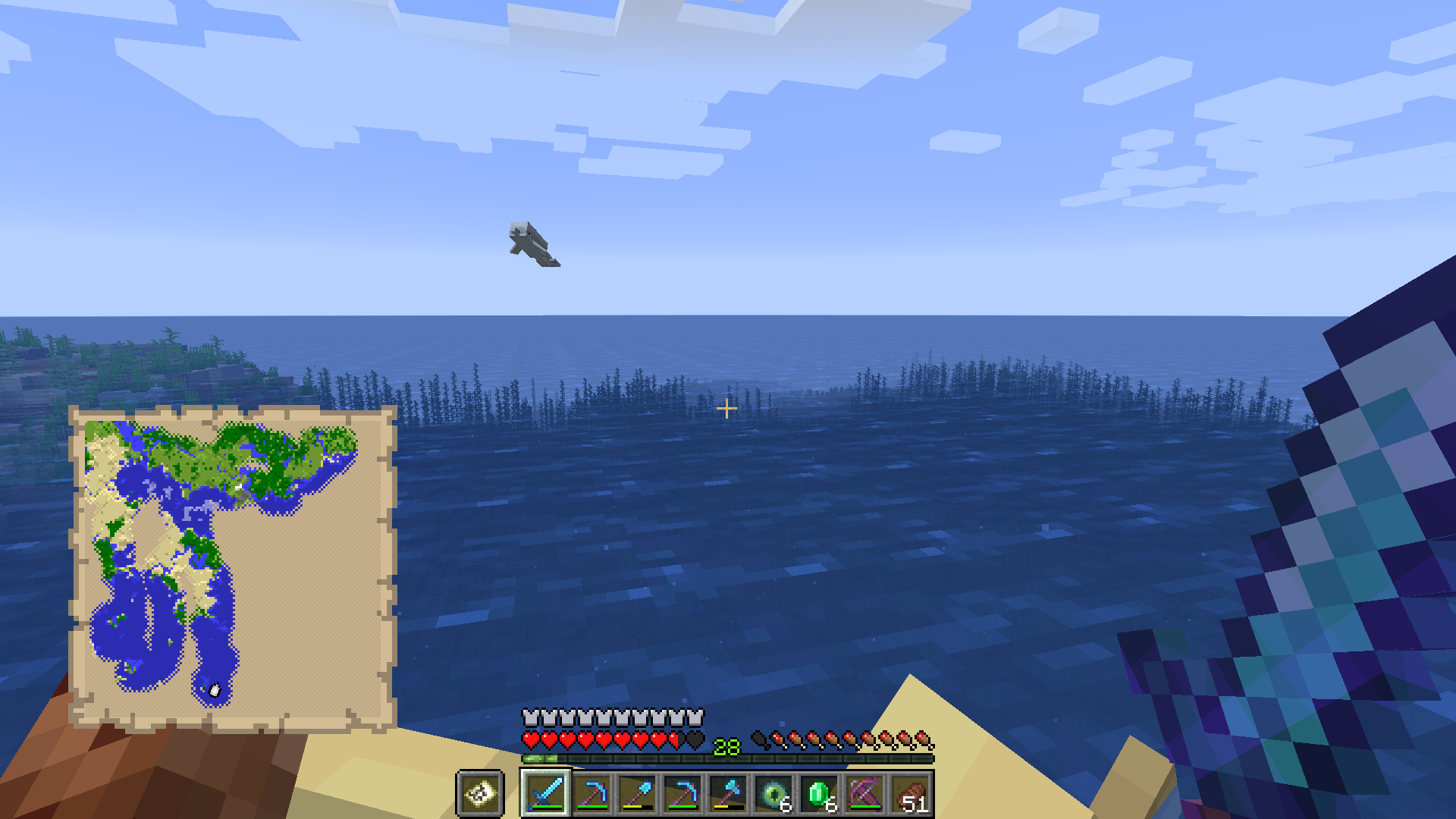Equip the enchanted crossbow slot
The width and height of the screenshot is (1456, 819).
pyautogui.click(x=864, y=793)
